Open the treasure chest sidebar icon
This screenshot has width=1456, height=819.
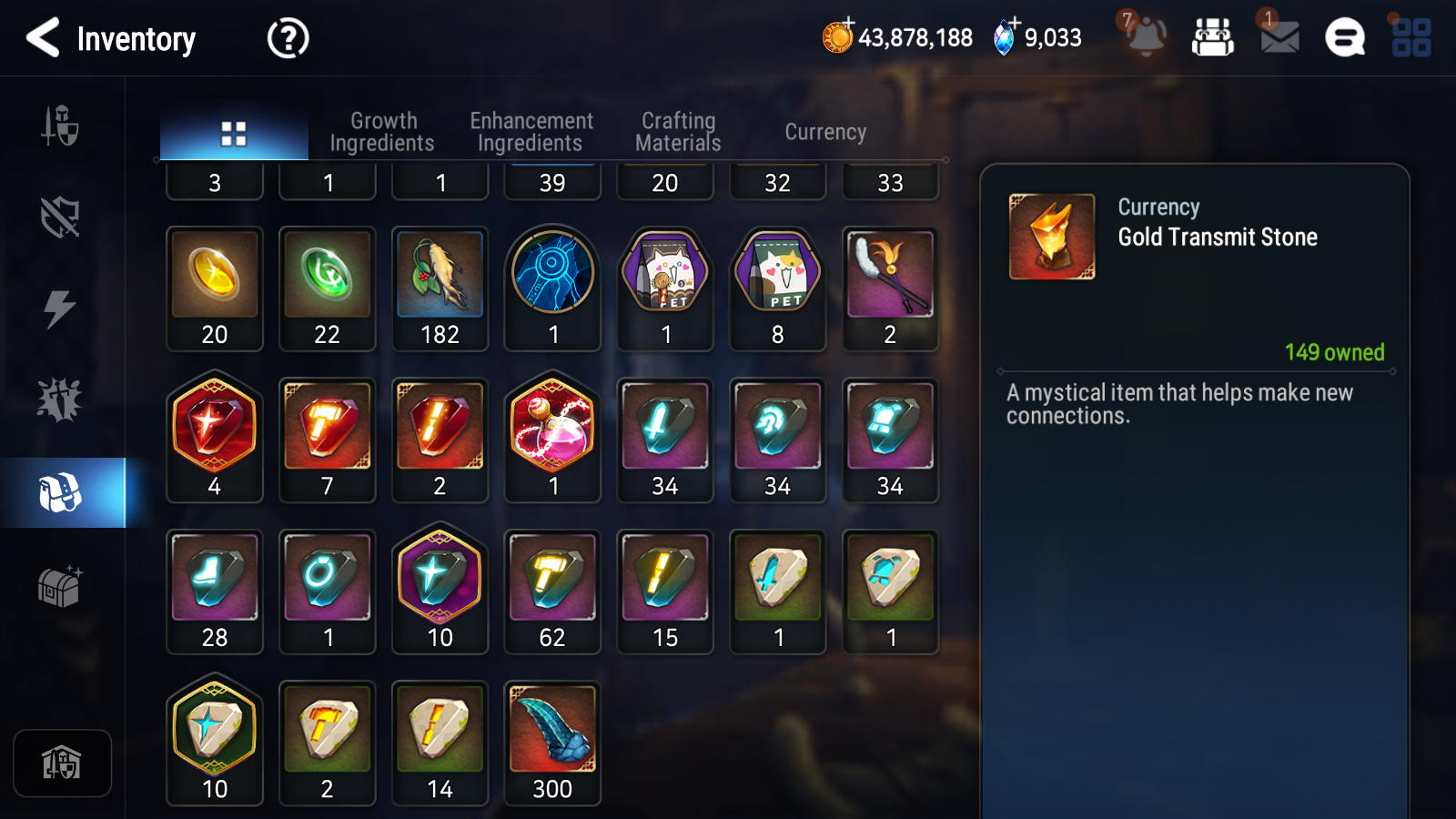coord(62,585)
